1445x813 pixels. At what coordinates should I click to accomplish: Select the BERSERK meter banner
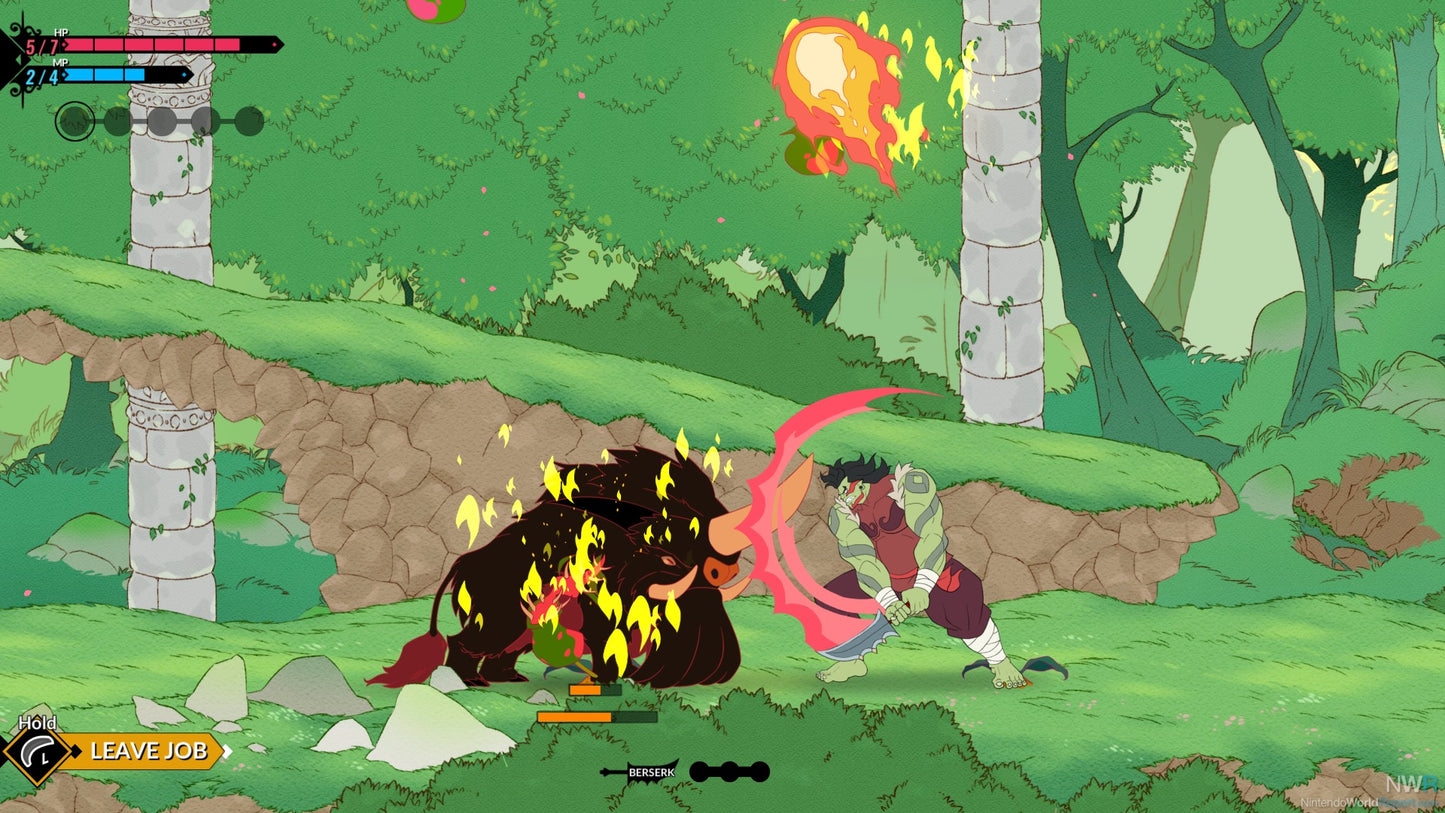point(650,772)
